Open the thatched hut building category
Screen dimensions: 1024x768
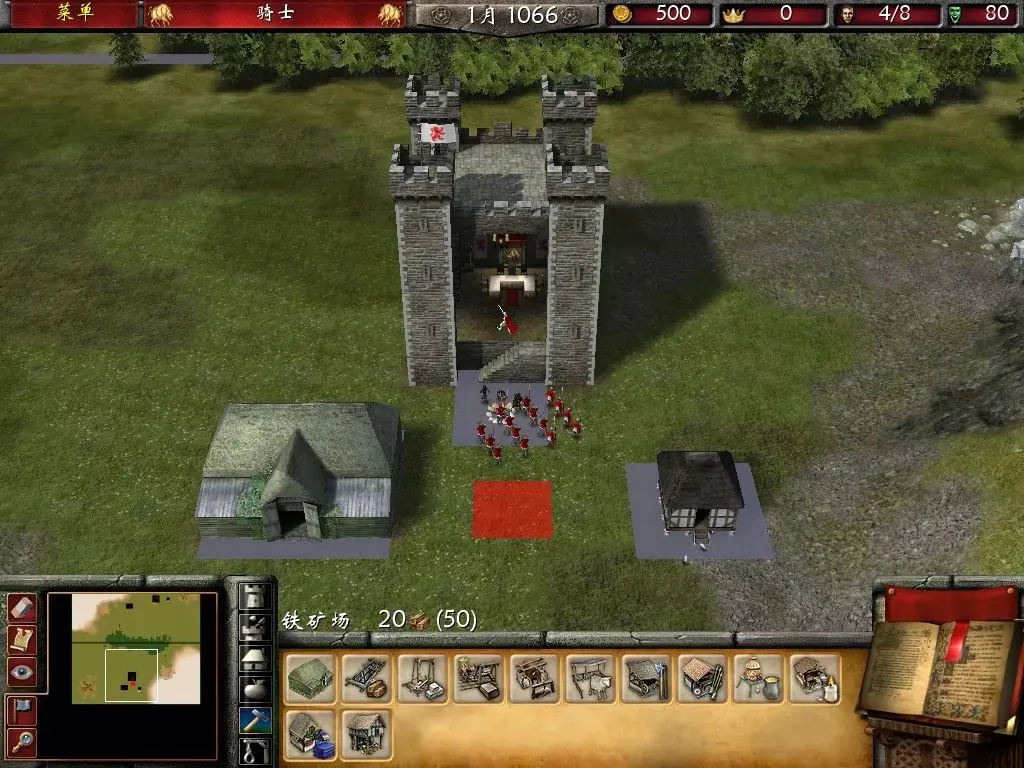click(255, 660)
